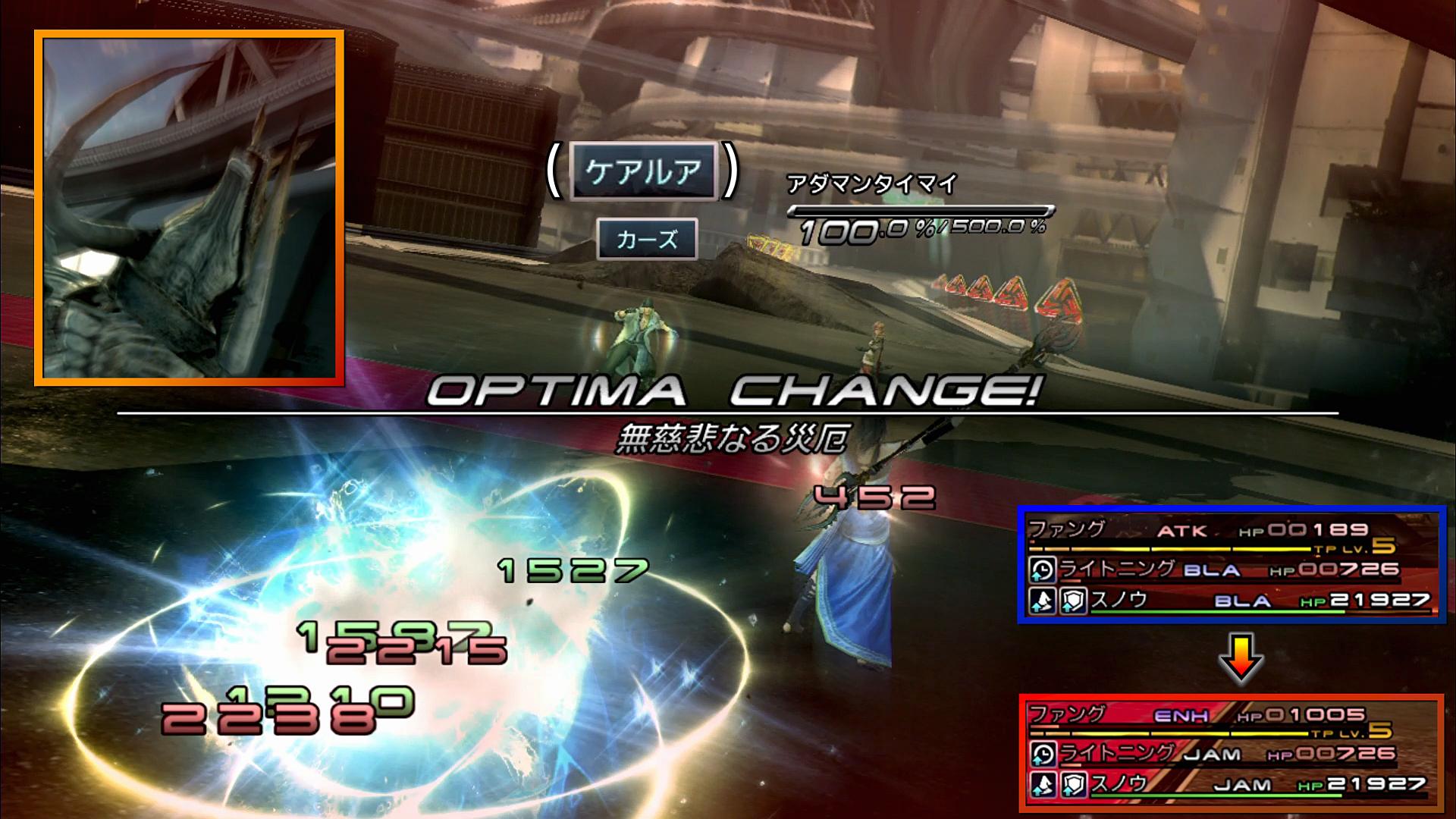Choose Snow's BLA row in the blue panel
The height and width of the screenshot is (819, 1456).
[x=1230, y=601]
